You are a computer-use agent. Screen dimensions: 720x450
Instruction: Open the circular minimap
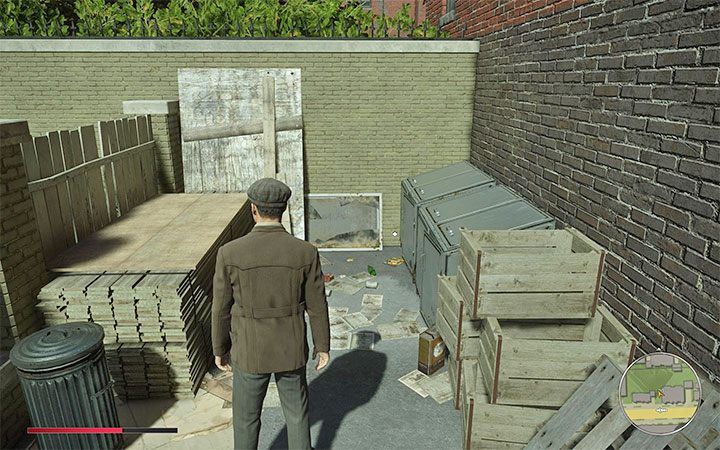click(x=659, y=393)
